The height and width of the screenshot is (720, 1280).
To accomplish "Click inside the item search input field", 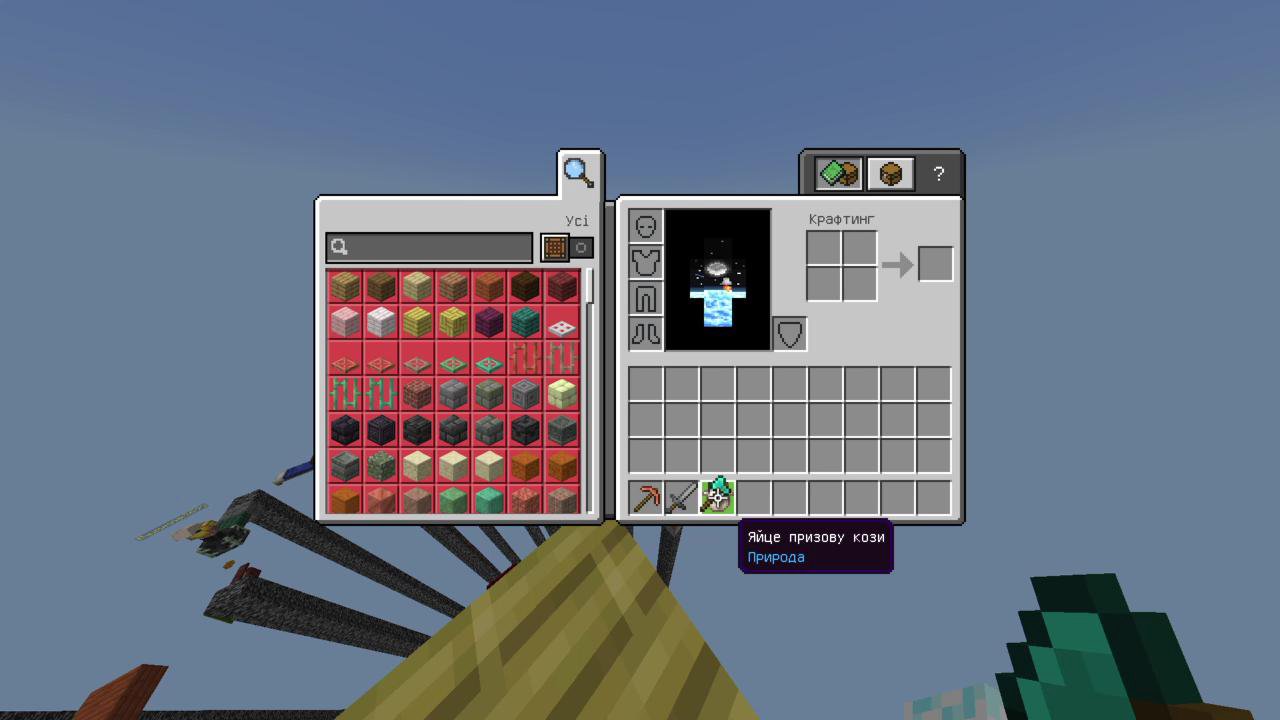I will [430, 247].
